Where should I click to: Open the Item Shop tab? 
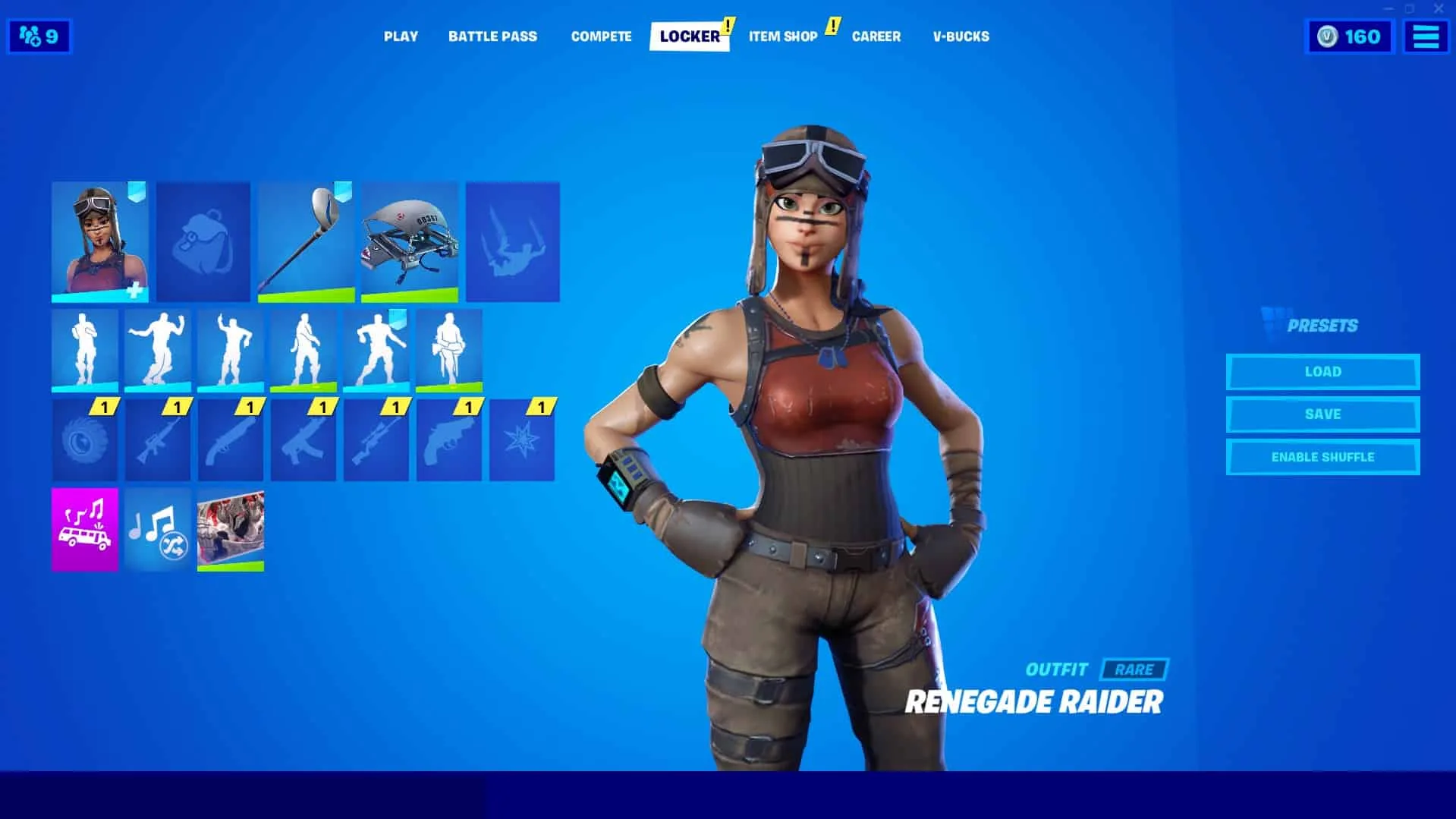click(783, 36)
